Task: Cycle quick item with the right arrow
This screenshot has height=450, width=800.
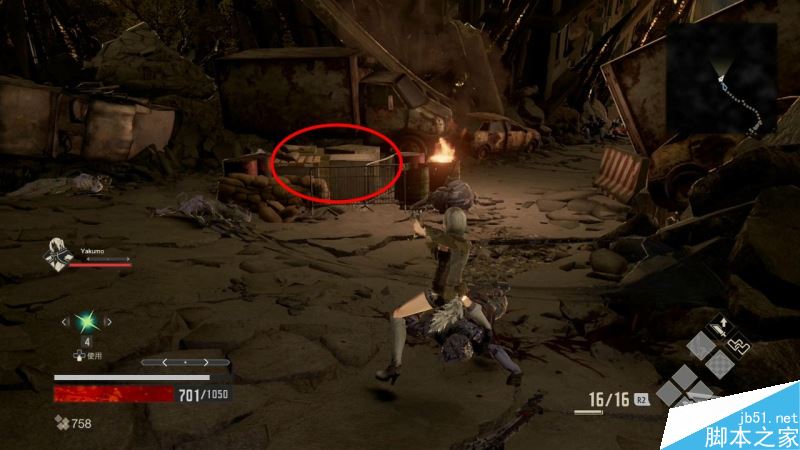Action: click(110, 322)
